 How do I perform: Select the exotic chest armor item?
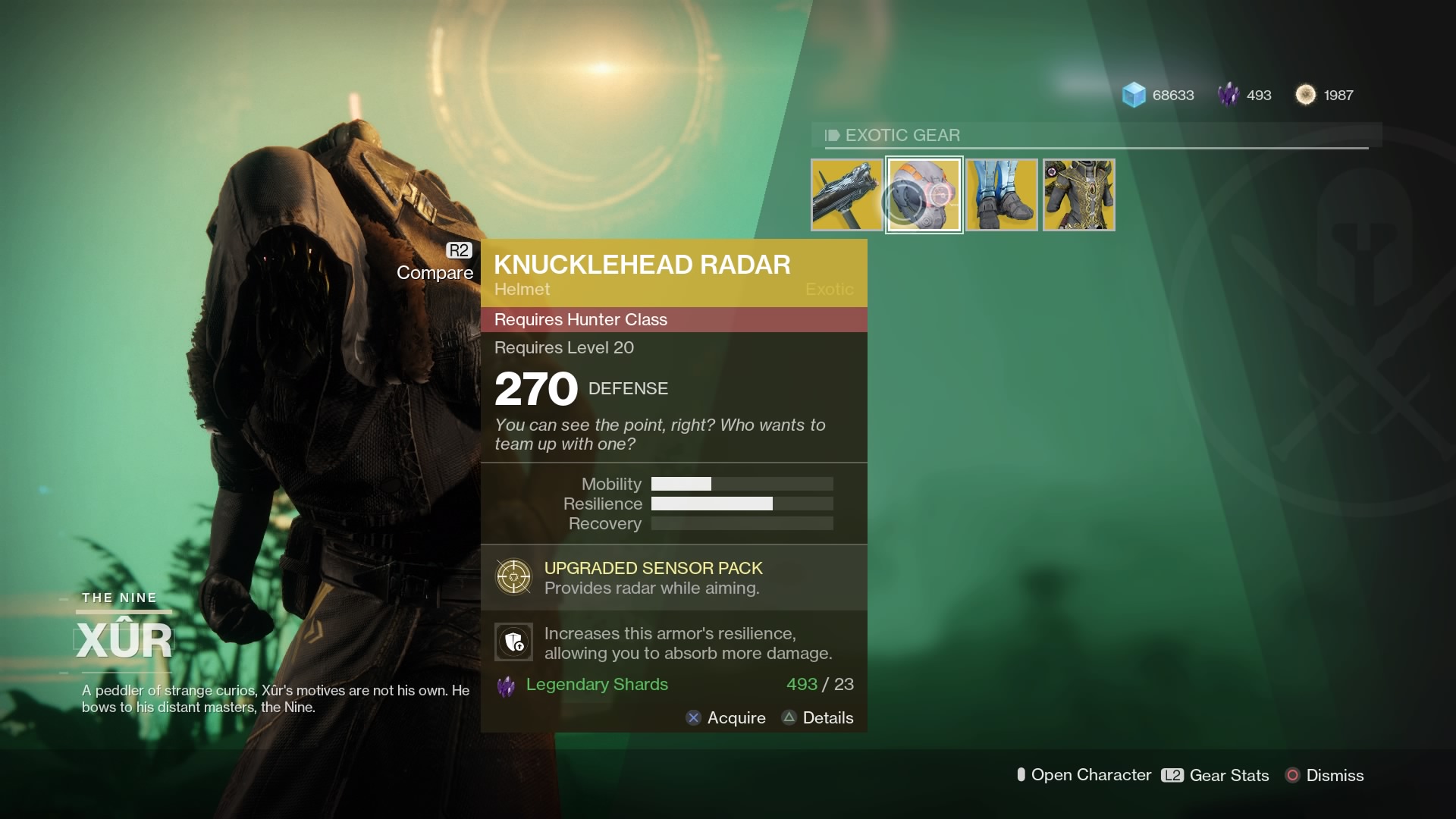pyautogui.click(x=1078, y=195)
